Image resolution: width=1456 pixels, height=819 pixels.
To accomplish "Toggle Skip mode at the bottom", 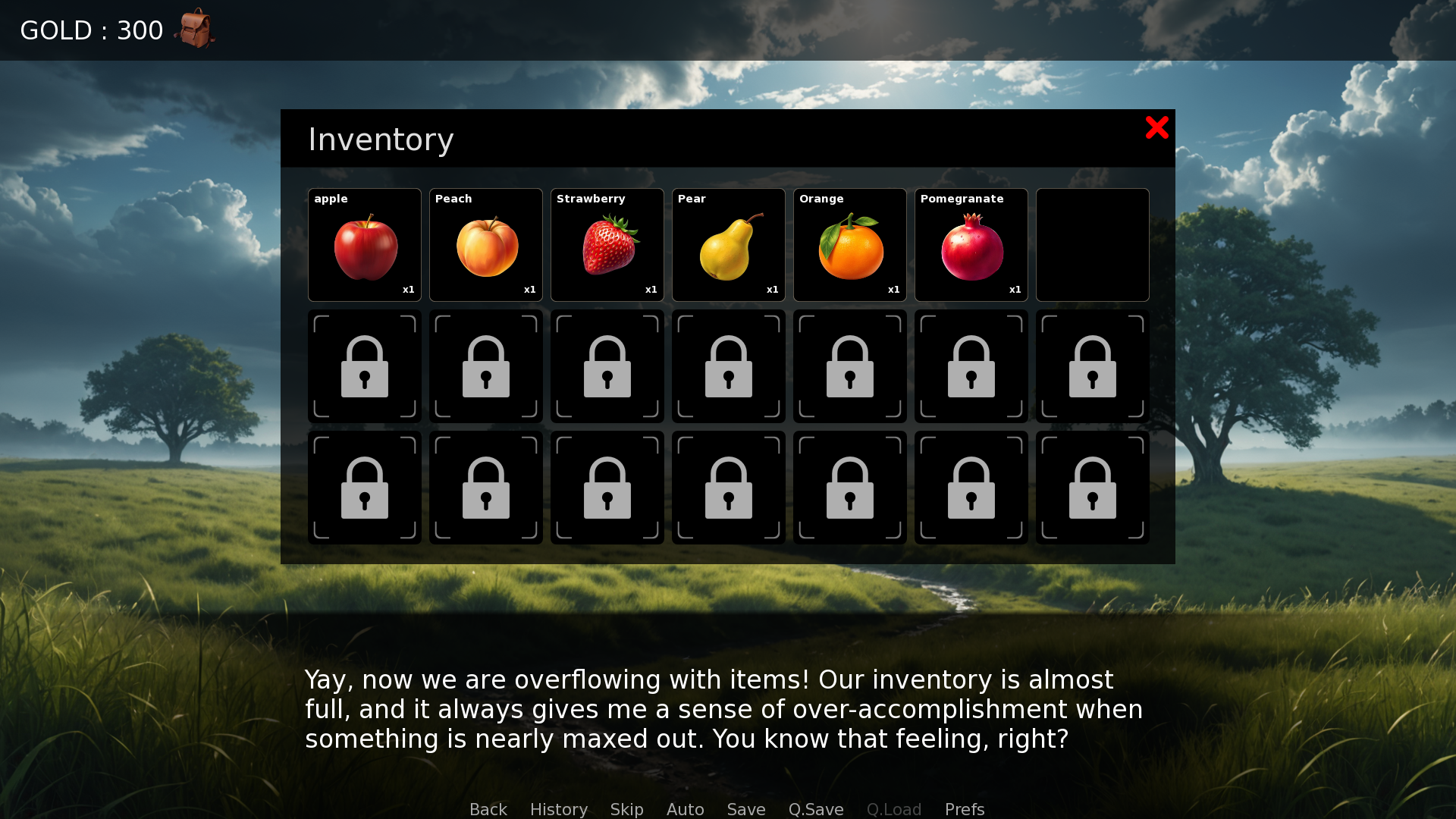I will click(626, 809).
